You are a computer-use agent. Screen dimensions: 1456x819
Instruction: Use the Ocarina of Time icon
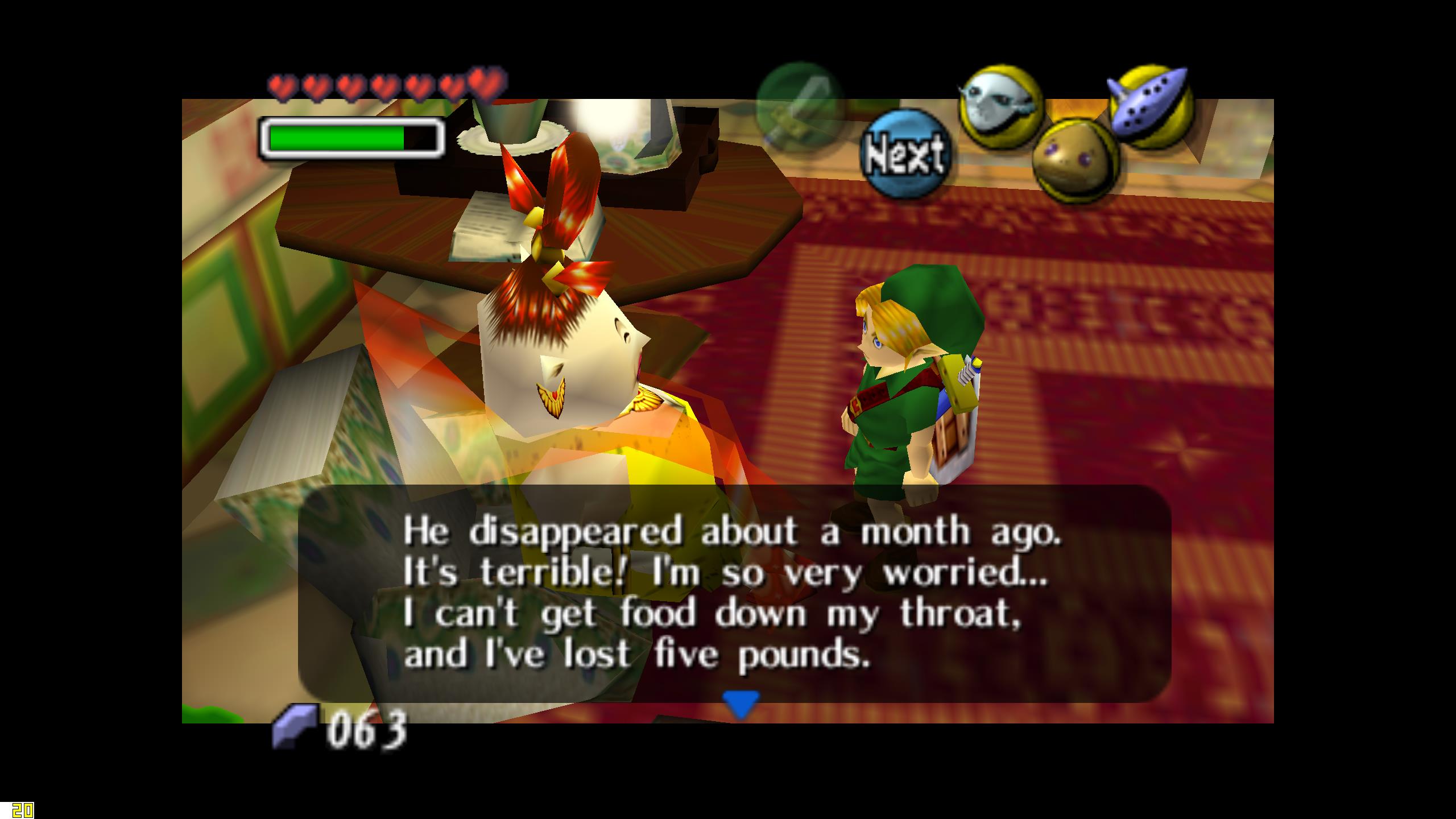1150,106
